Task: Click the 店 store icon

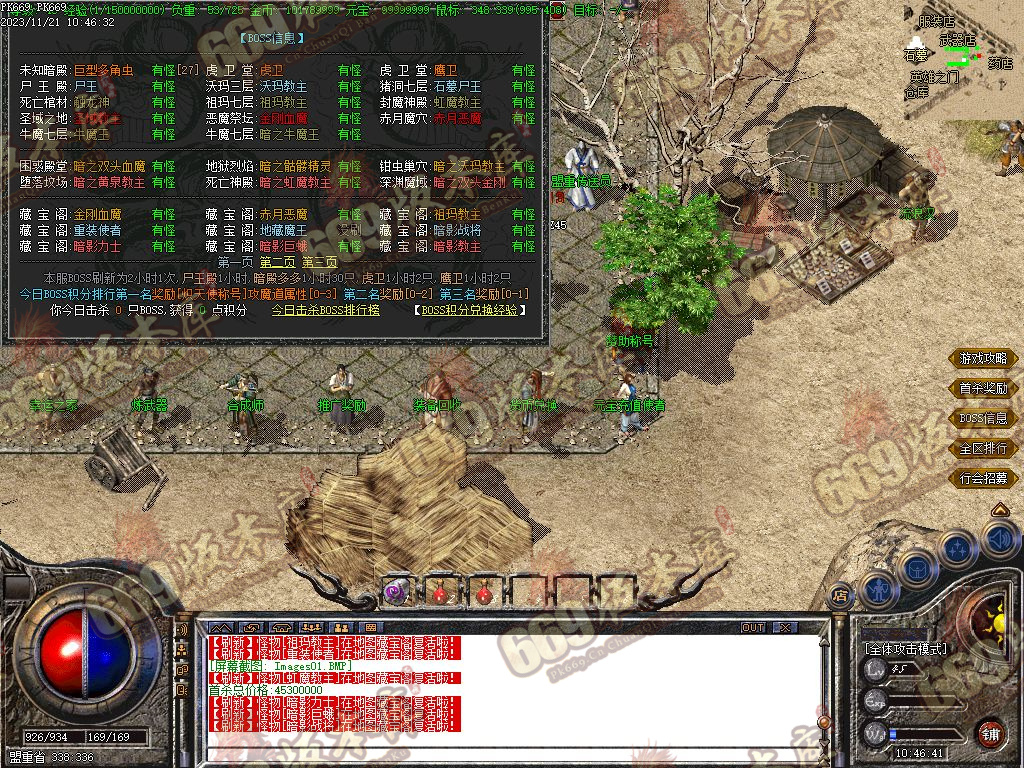Action: point(840,592)
